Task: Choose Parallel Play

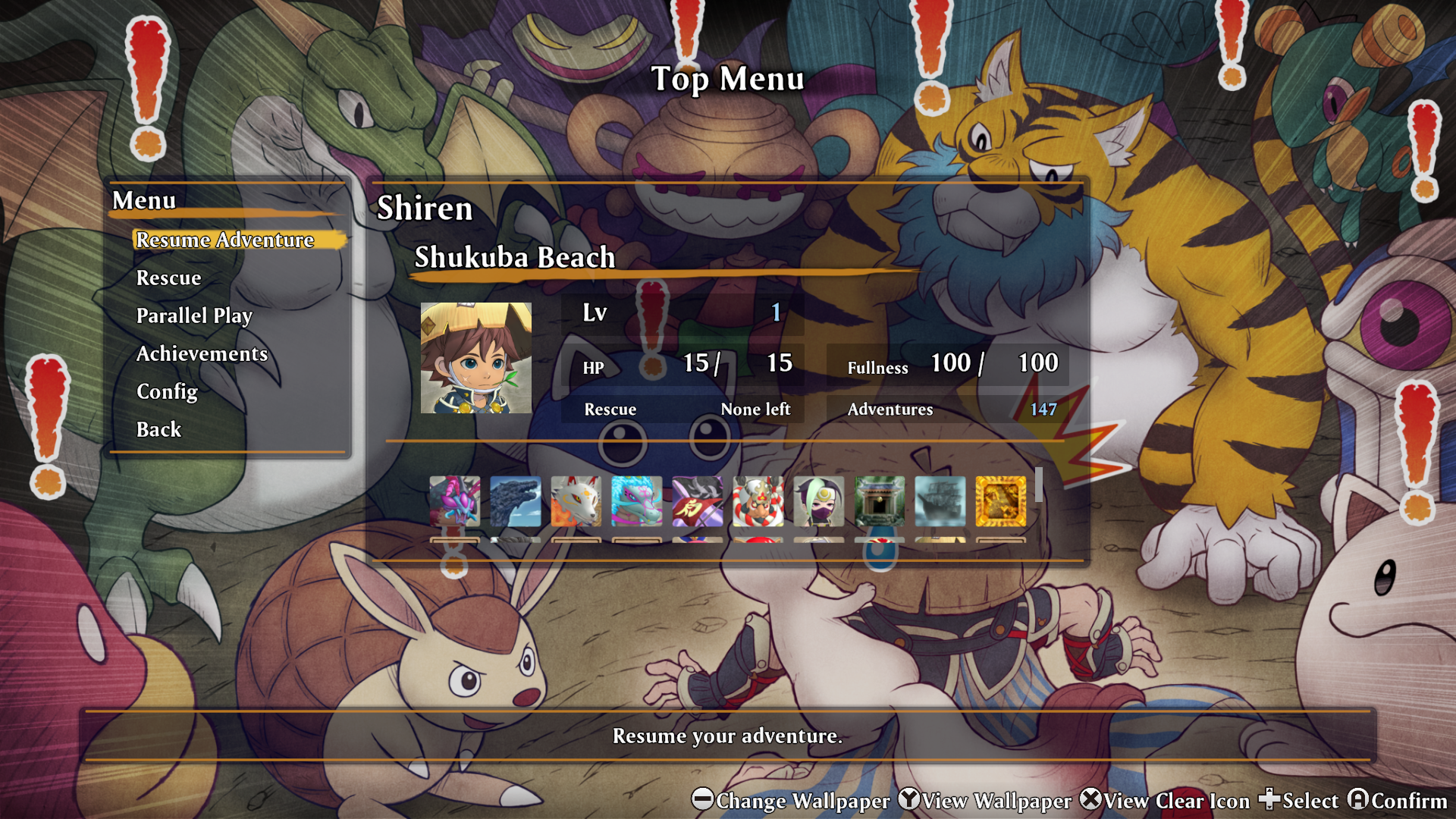Action: [194, 316]
